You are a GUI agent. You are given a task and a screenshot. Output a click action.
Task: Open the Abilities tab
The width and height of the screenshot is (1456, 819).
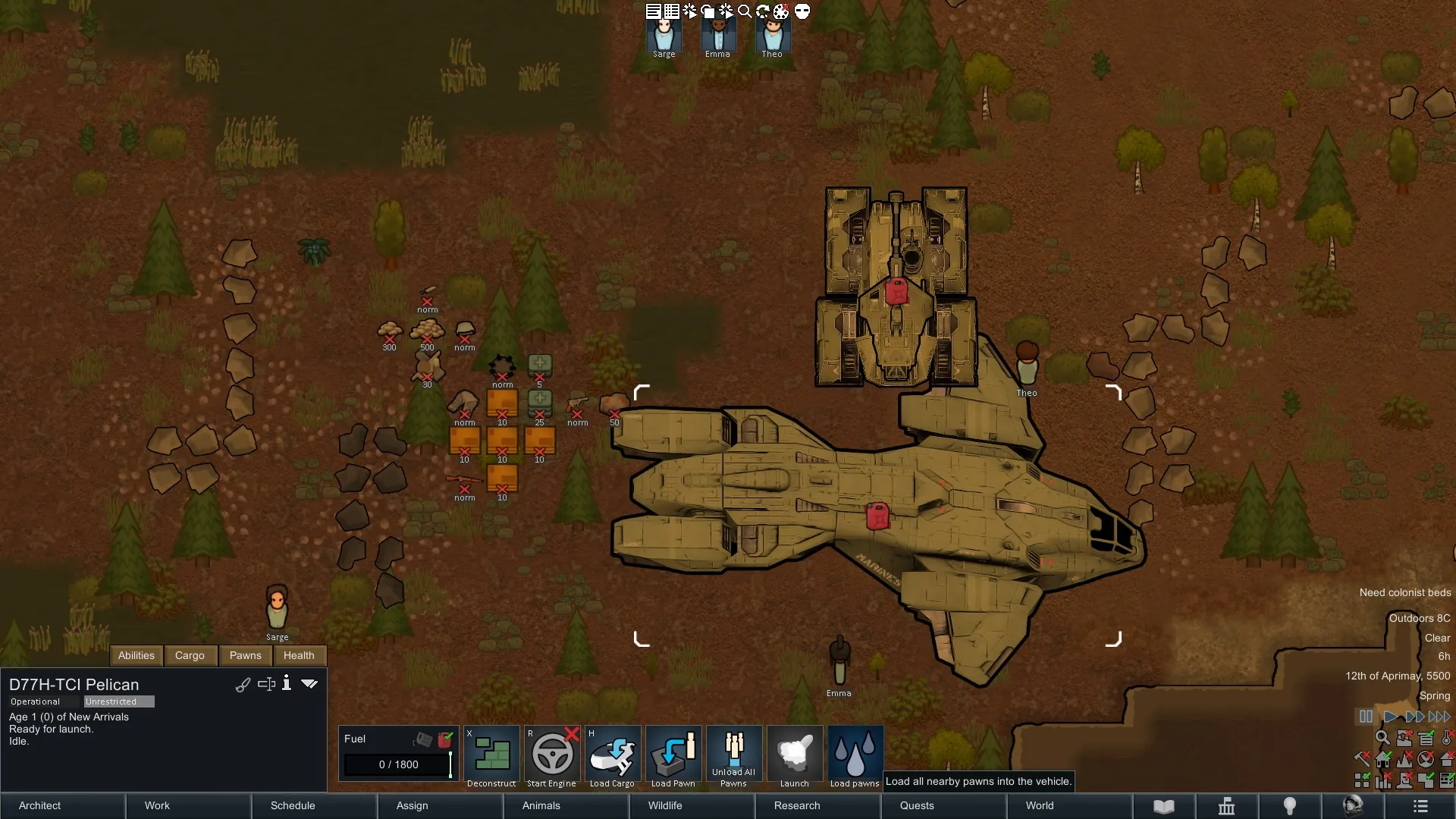coord(136,655)
